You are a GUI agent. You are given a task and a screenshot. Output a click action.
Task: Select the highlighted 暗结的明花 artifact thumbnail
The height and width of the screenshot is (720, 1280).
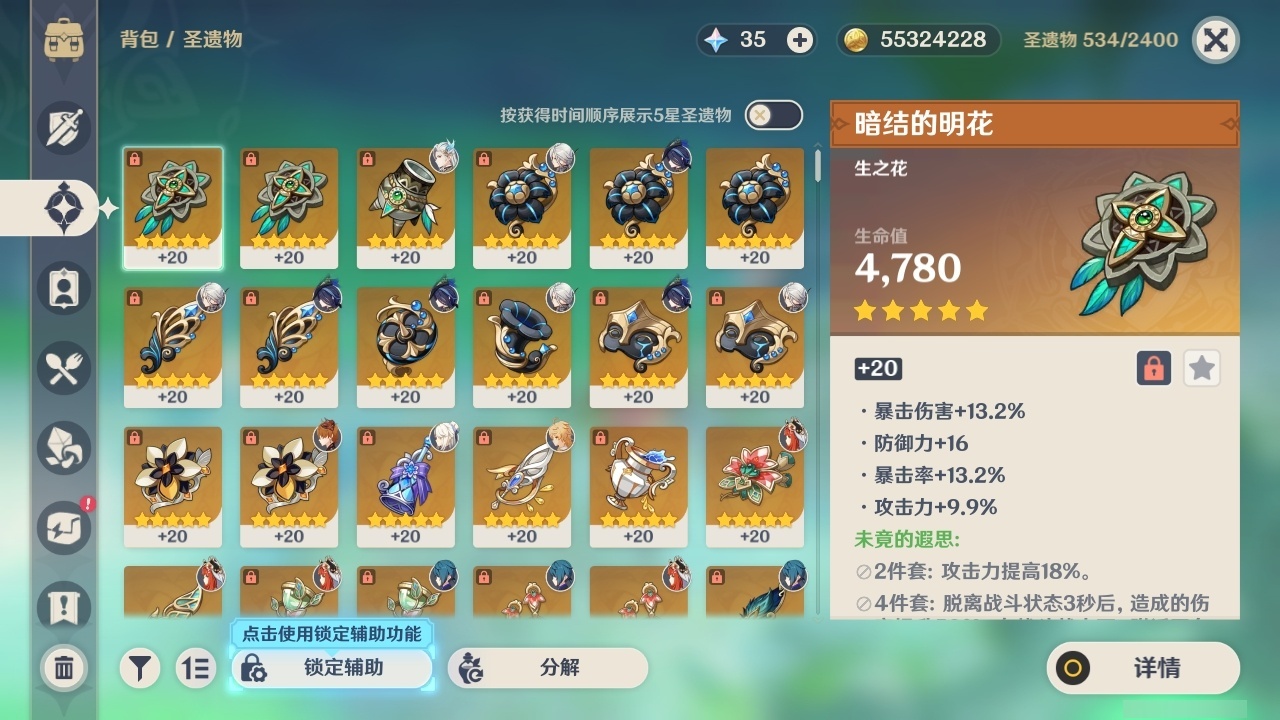tap(173, 207)
